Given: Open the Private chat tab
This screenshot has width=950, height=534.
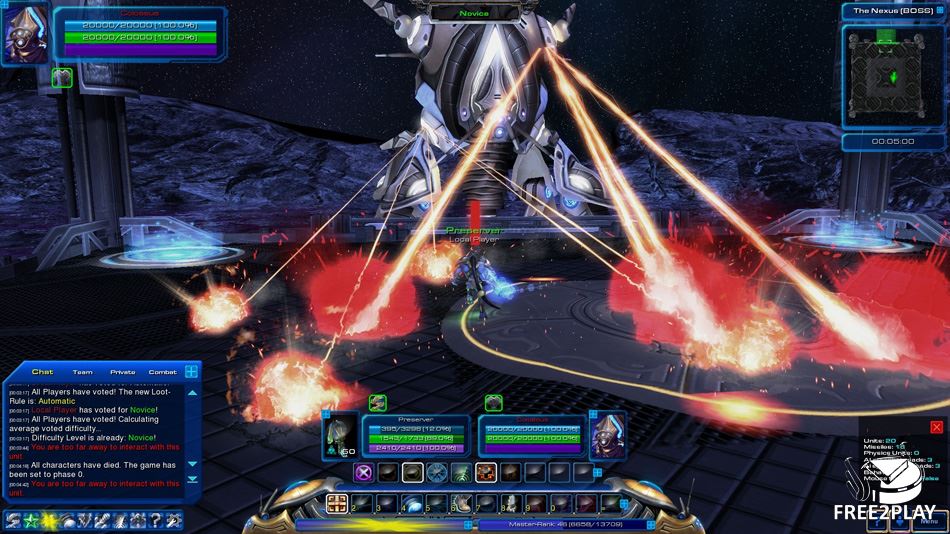Looking at the screenshot, I should [122, 372].
